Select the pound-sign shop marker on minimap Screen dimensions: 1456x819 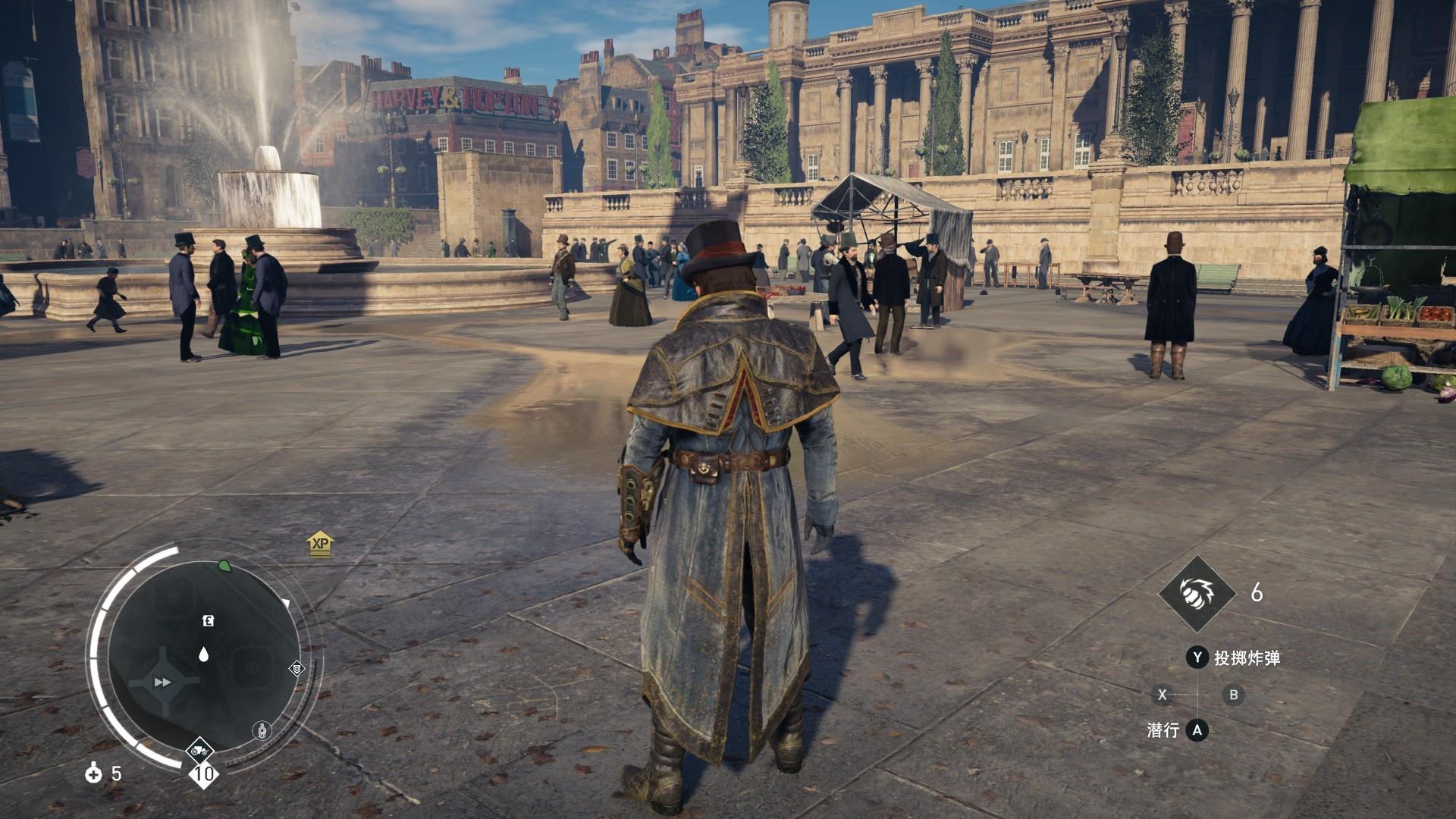[x=209, y=621]
